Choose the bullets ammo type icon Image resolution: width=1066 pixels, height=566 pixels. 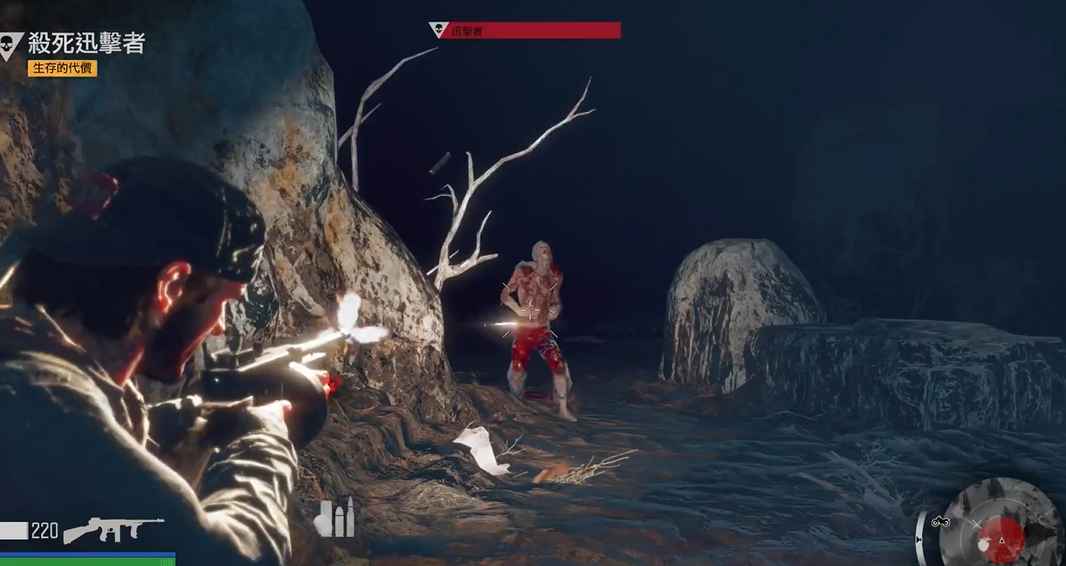(334, 518)
